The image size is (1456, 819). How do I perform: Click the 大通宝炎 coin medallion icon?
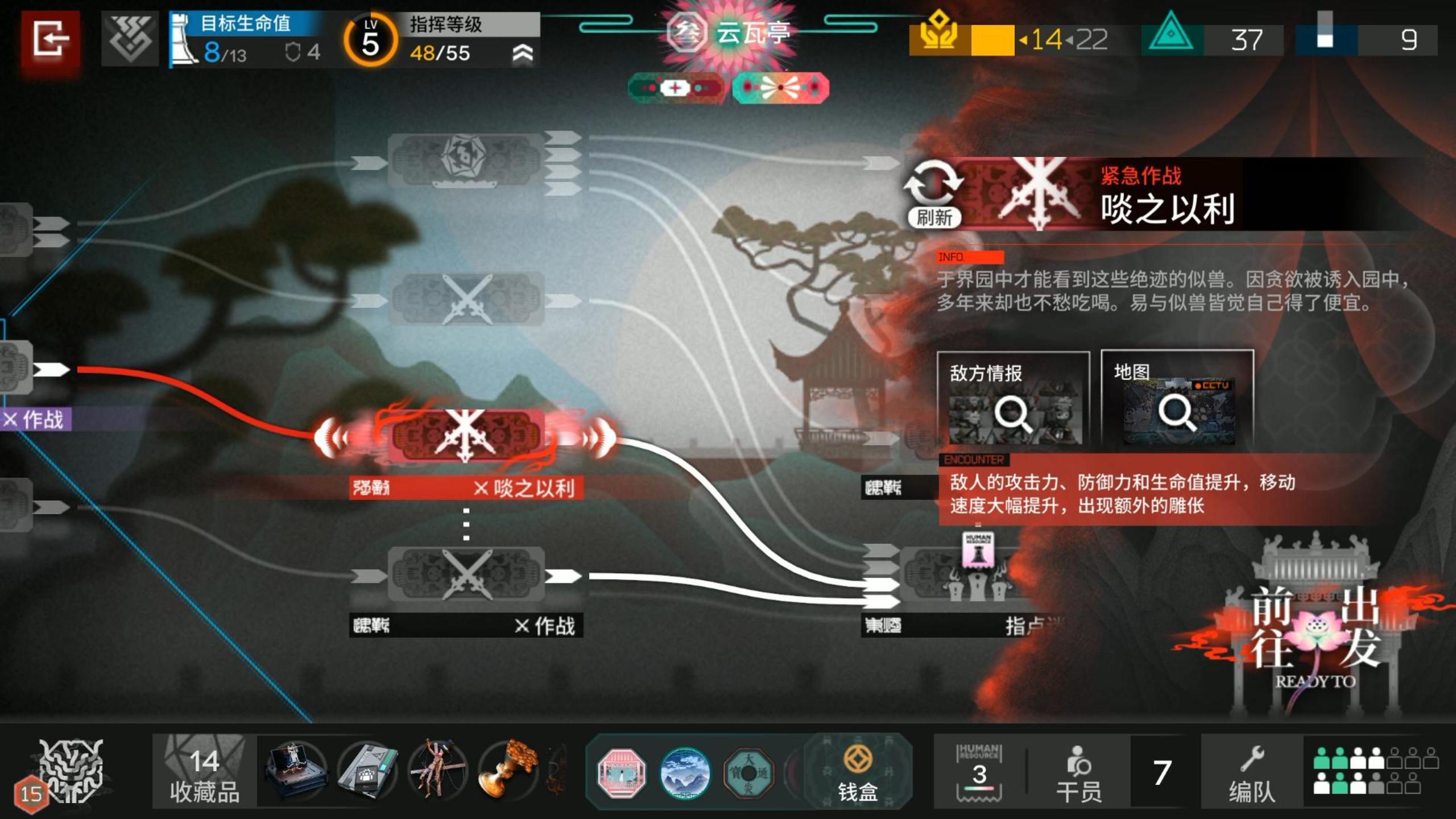click(x=752, y=771)
